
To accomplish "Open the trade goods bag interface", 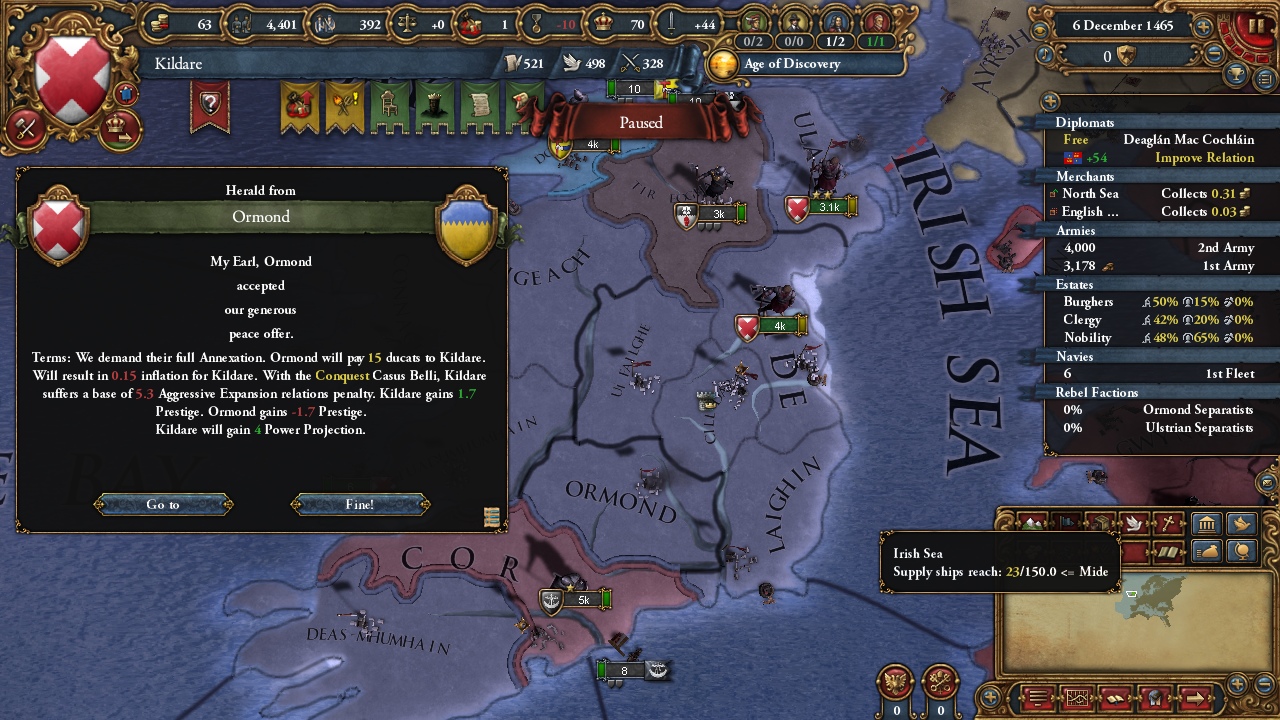I will (1208, 551).
